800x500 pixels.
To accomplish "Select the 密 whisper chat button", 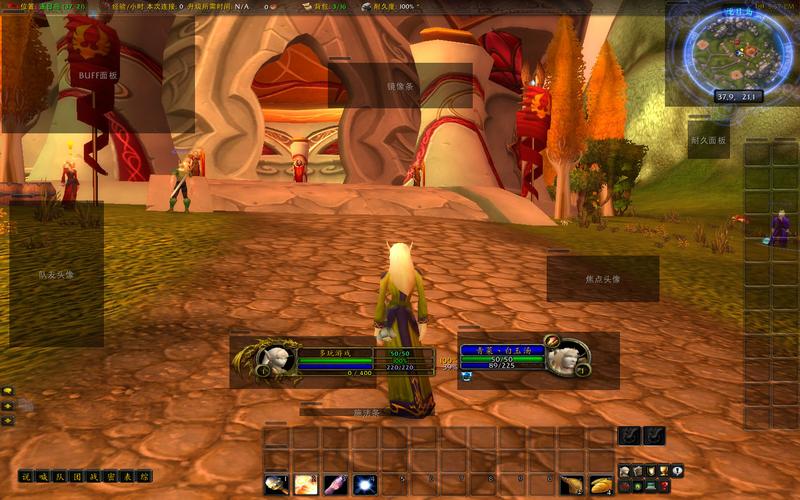I will tap(111, 476).
